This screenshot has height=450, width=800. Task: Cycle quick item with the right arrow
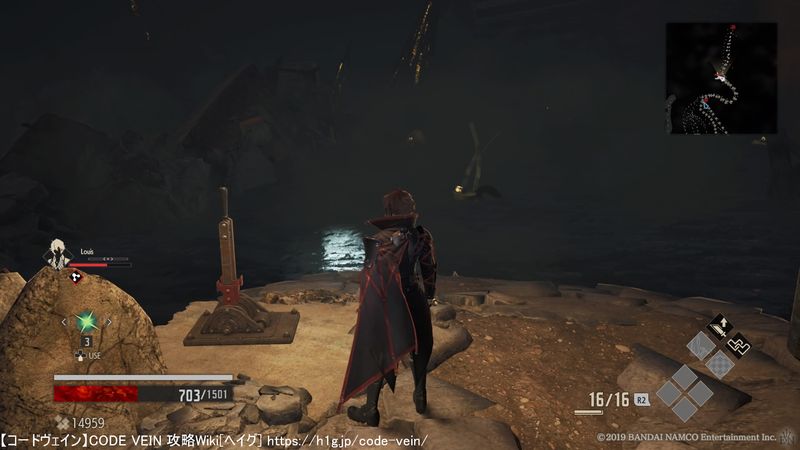click(109, 322)
